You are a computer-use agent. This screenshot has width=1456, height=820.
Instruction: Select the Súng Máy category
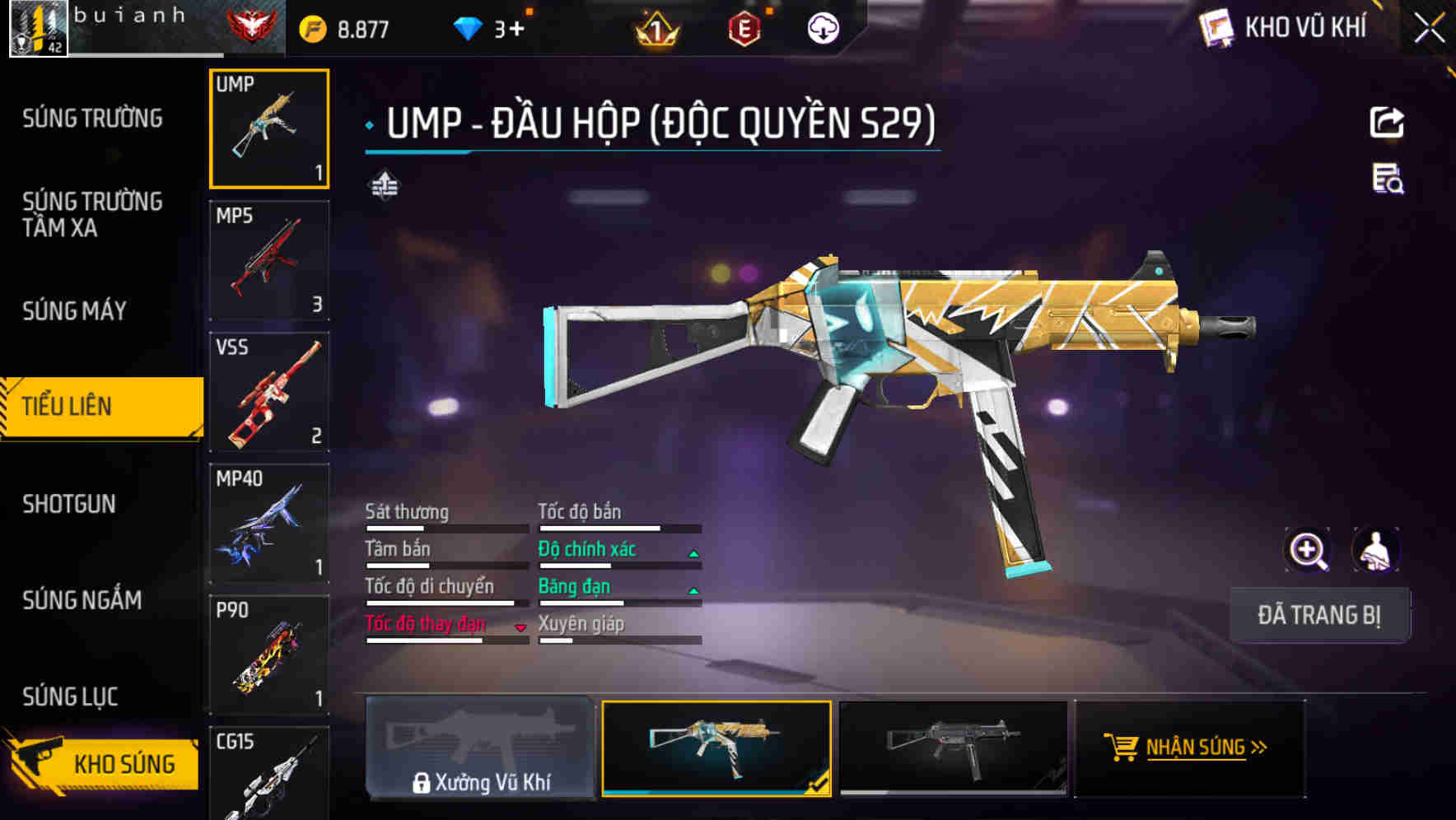point(74,311)
